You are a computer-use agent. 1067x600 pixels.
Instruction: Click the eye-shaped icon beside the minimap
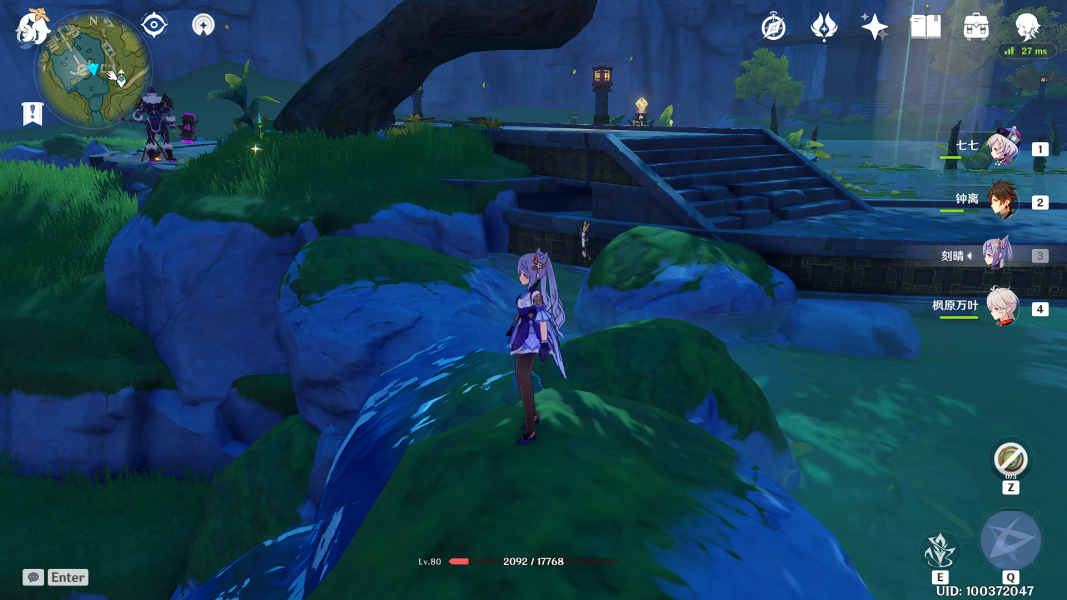pos(154,25)
